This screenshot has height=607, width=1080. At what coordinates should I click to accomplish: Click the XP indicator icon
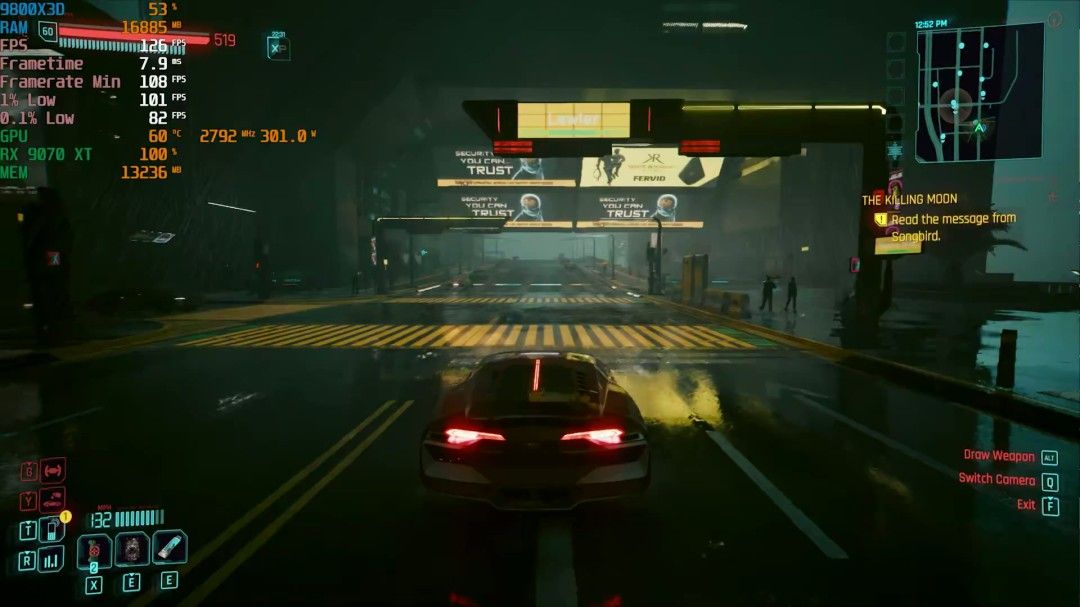point(278,47)
